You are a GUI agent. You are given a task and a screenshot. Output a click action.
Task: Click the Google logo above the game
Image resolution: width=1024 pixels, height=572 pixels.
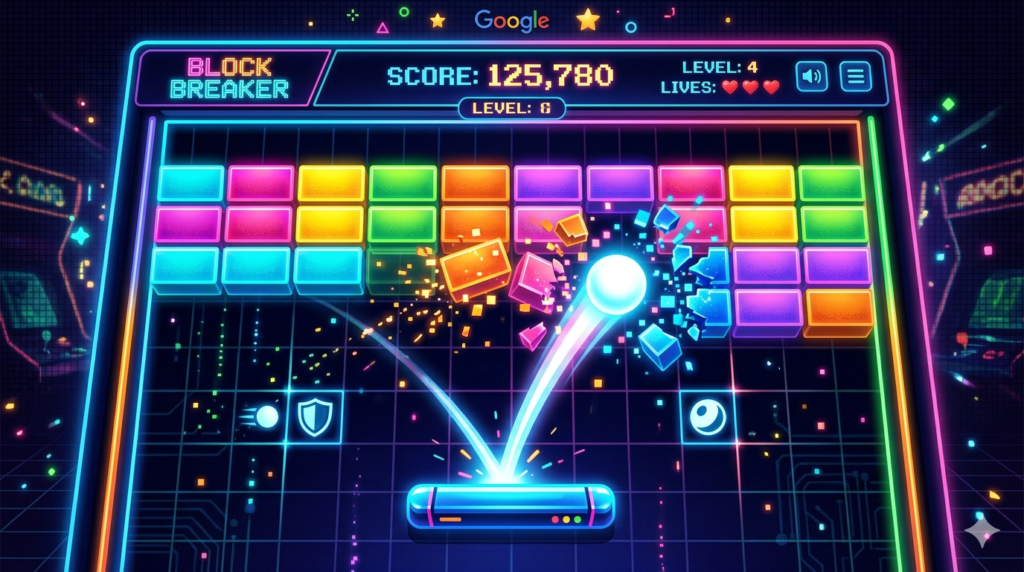(x=511, y=20)
